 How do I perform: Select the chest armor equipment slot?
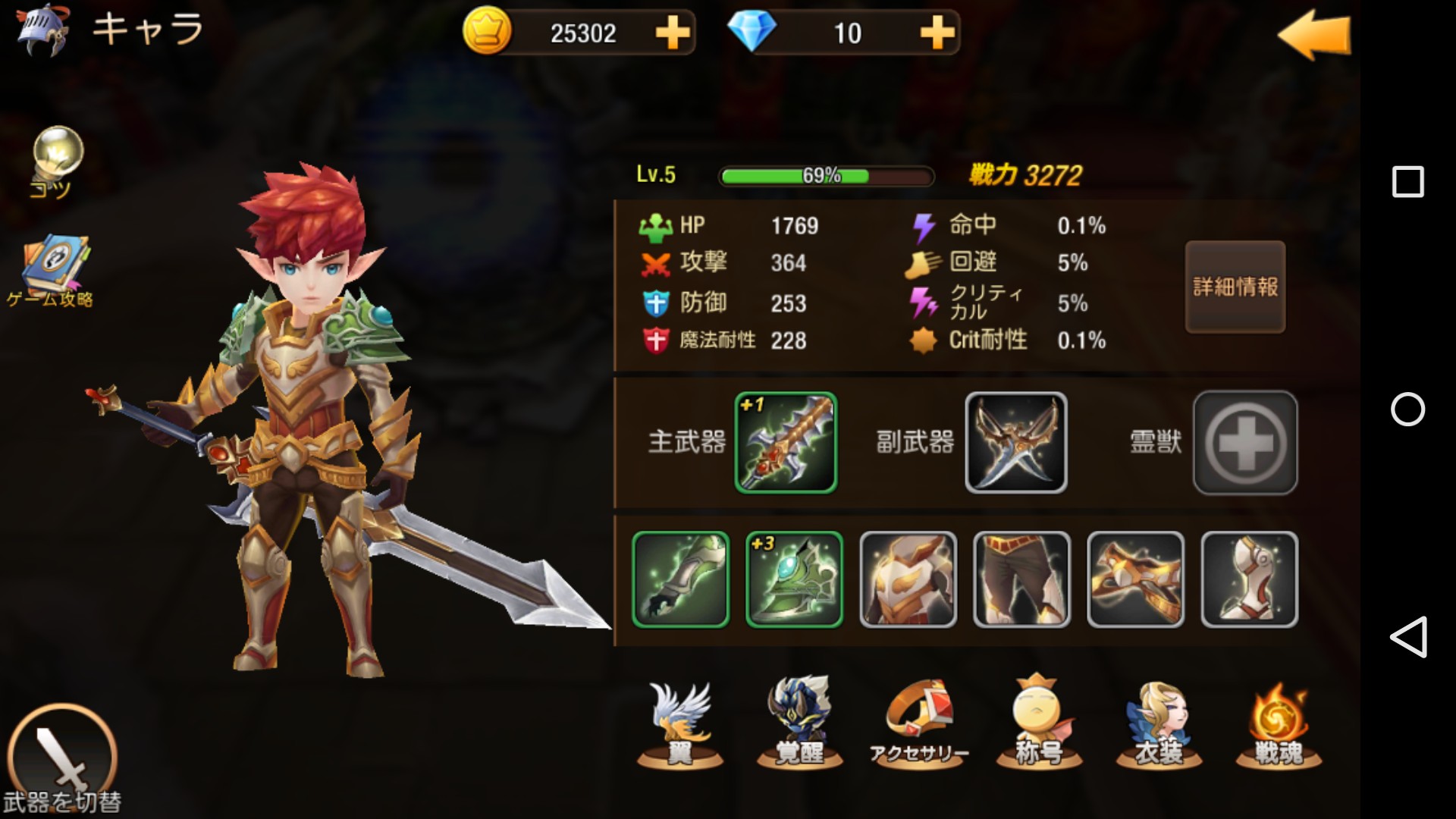908,579
